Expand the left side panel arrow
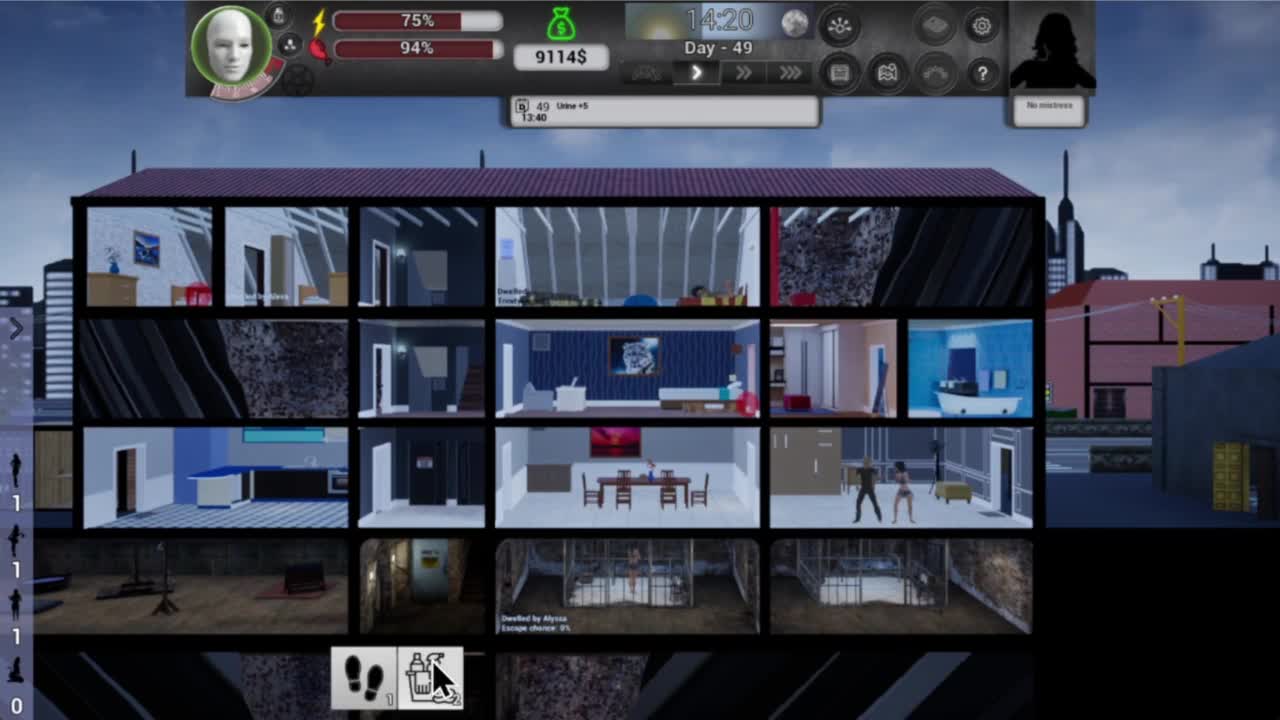 pos(16,328)
